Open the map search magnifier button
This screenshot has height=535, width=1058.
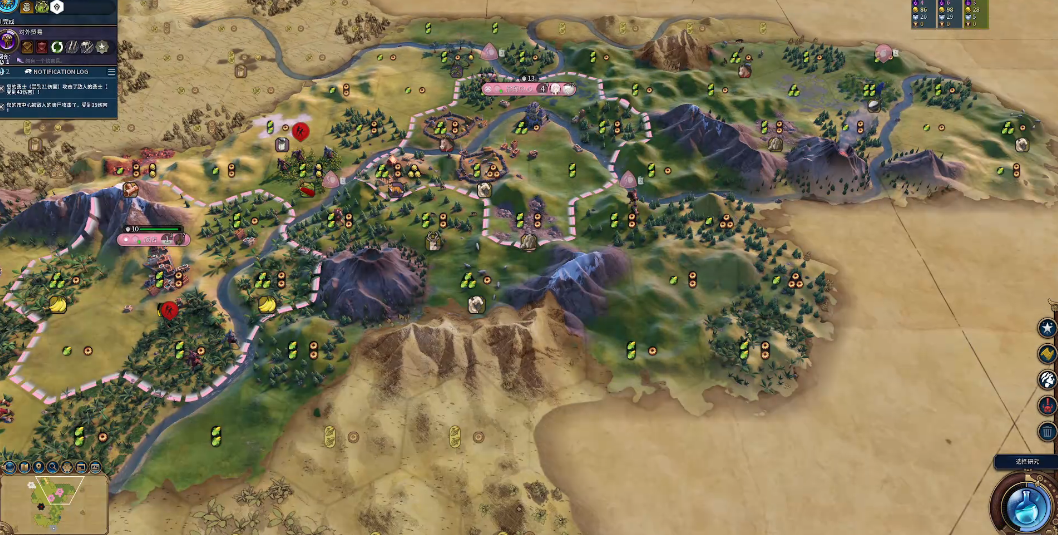(x=52, y=467)
